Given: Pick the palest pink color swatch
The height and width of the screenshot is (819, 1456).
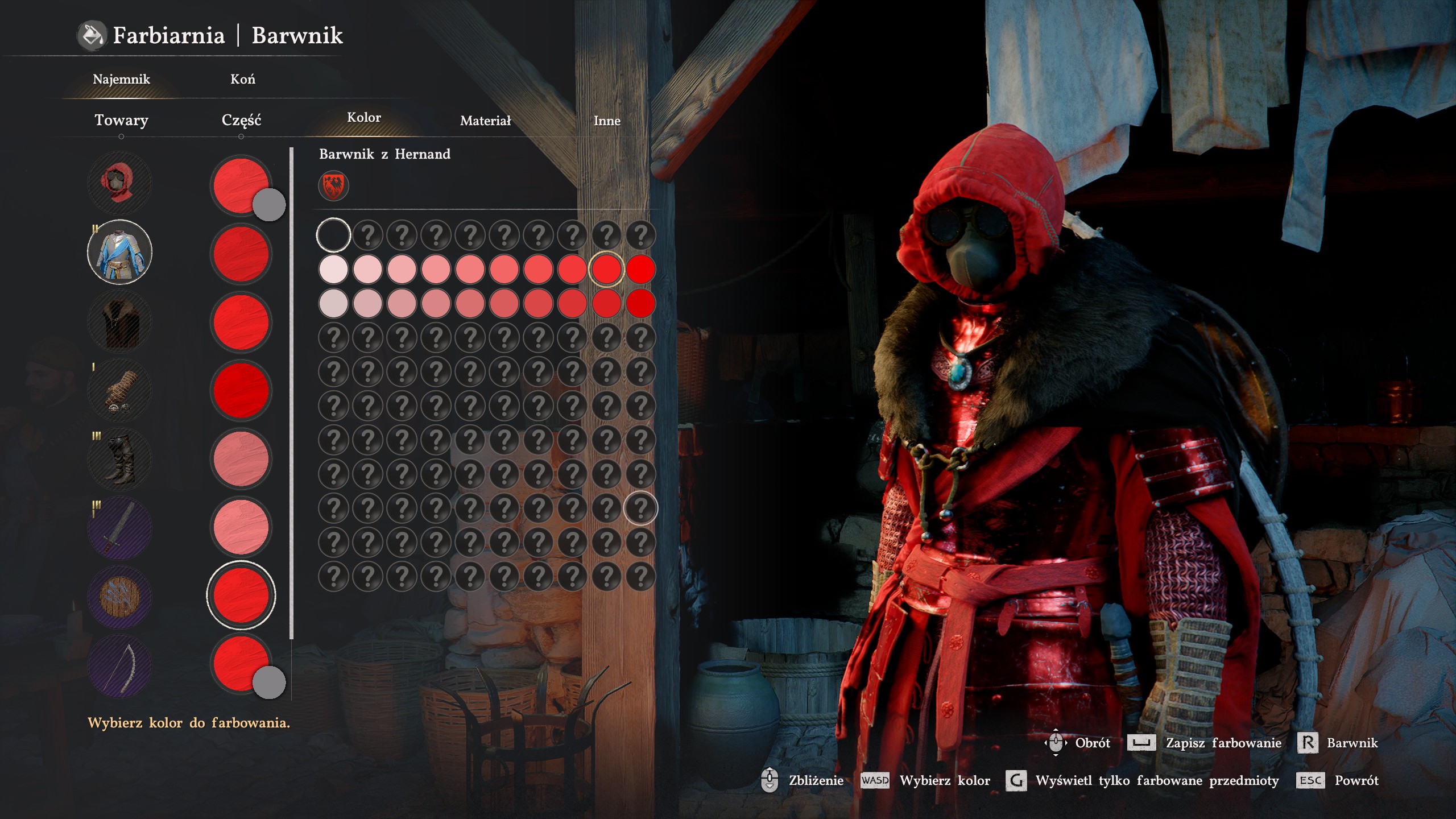Looking at the screenshot, I should (333, 269).
